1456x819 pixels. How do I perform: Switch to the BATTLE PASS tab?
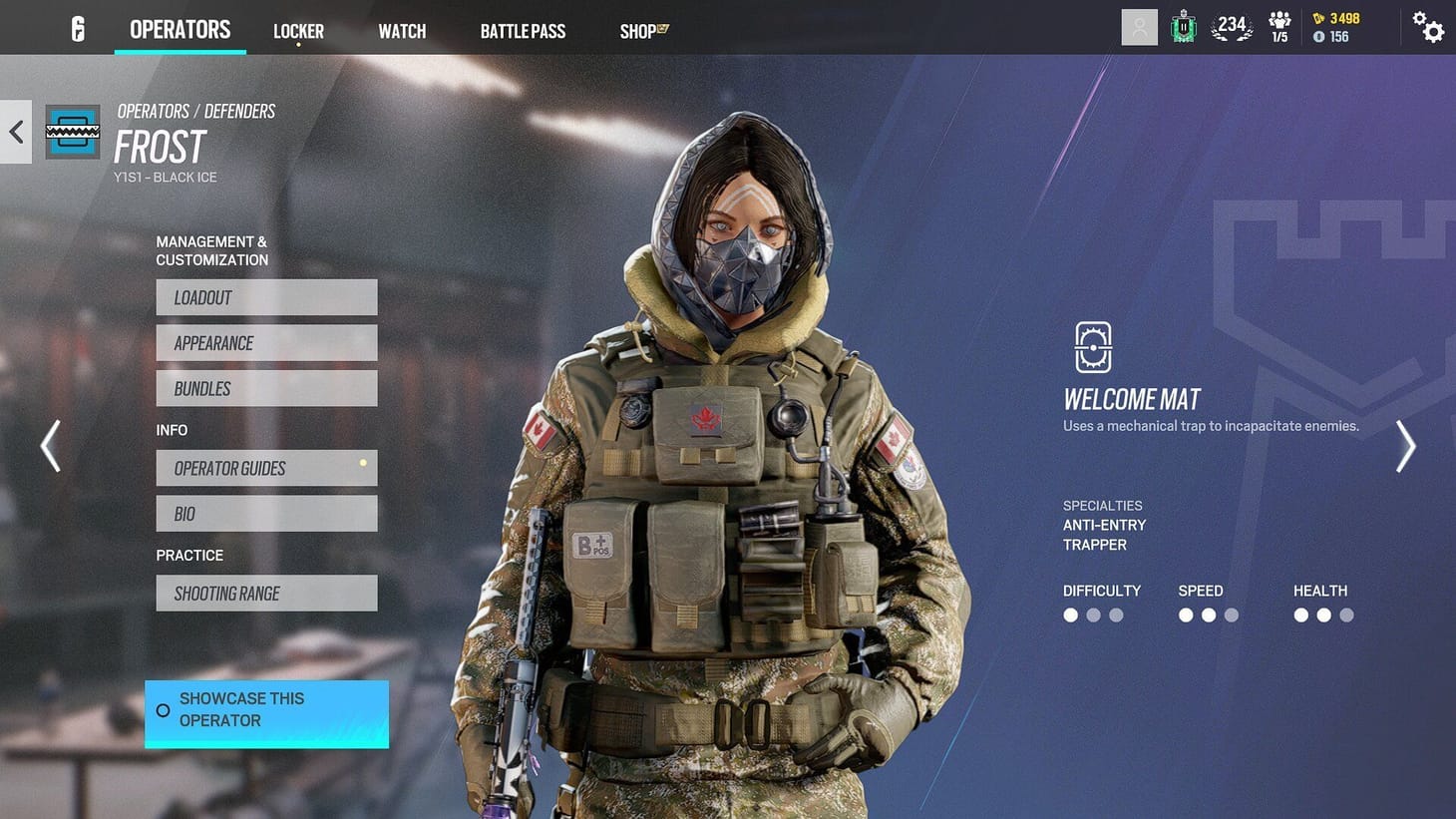[x=523, y=30]
